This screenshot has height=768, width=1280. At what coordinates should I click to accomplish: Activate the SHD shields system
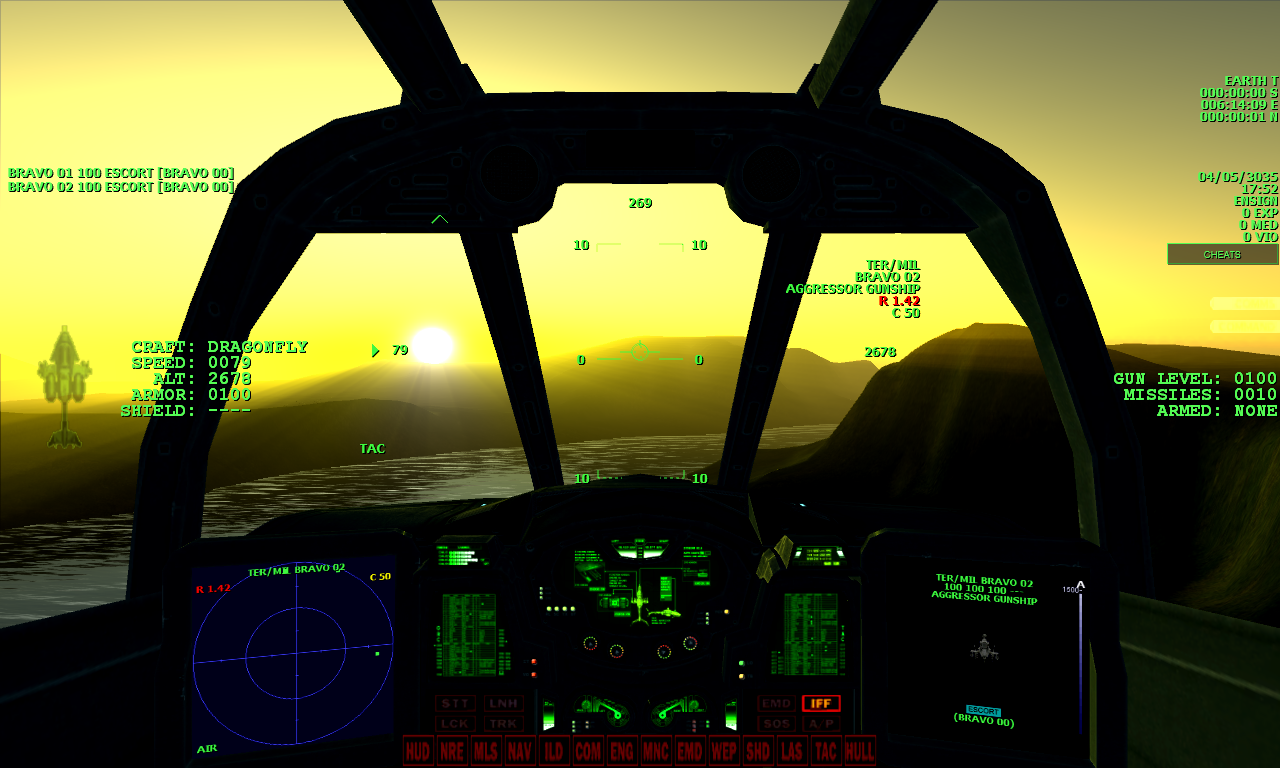[x=758, y=751]
